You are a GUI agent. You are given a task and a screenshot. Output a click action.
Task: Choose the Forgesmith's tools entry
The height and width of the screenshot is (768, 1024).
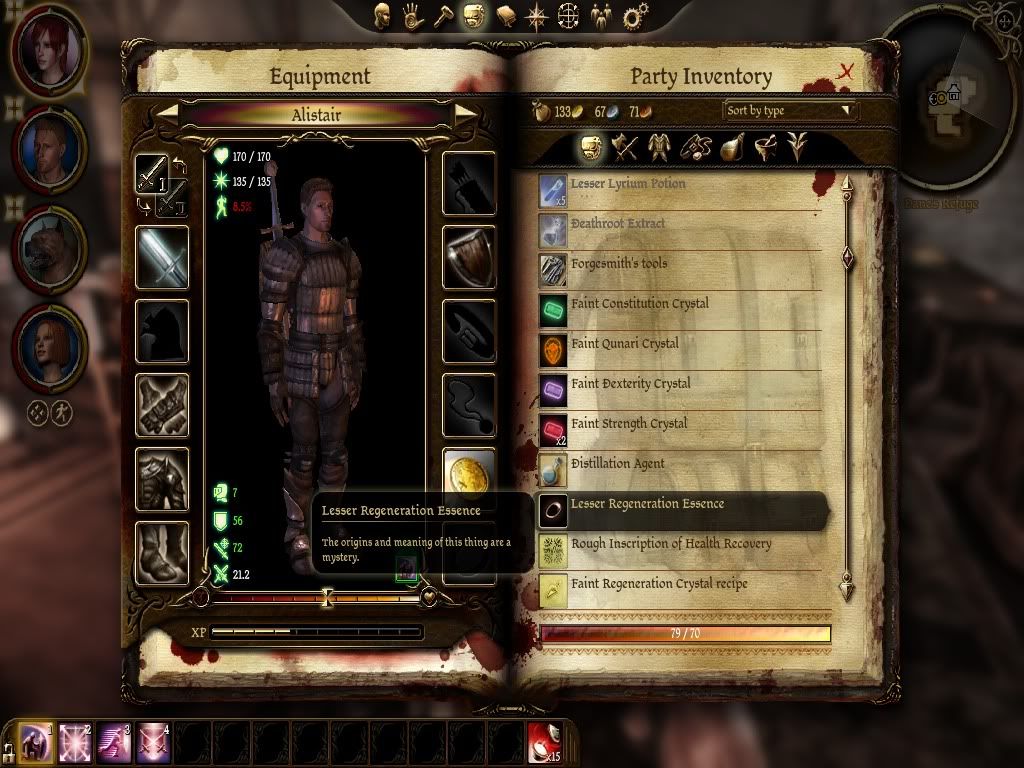point(618,264)
